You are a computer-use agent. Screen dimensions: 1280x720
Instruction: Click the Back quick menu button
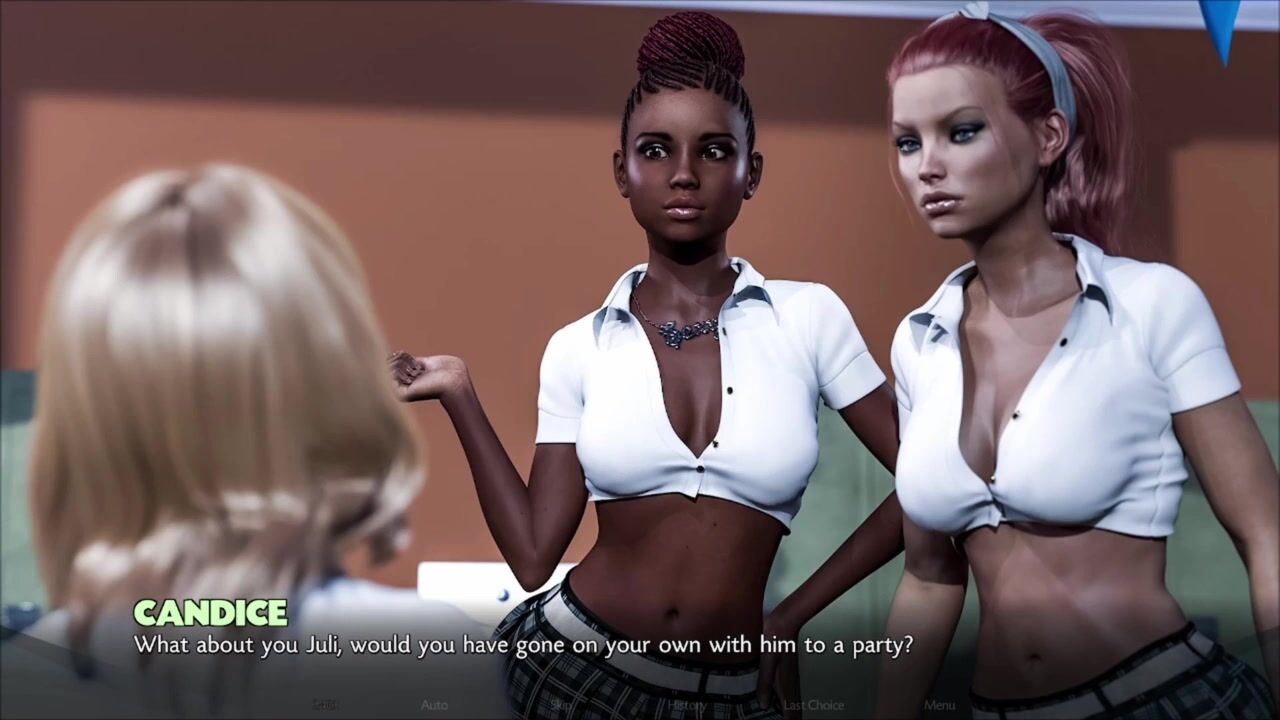point(326,705)
